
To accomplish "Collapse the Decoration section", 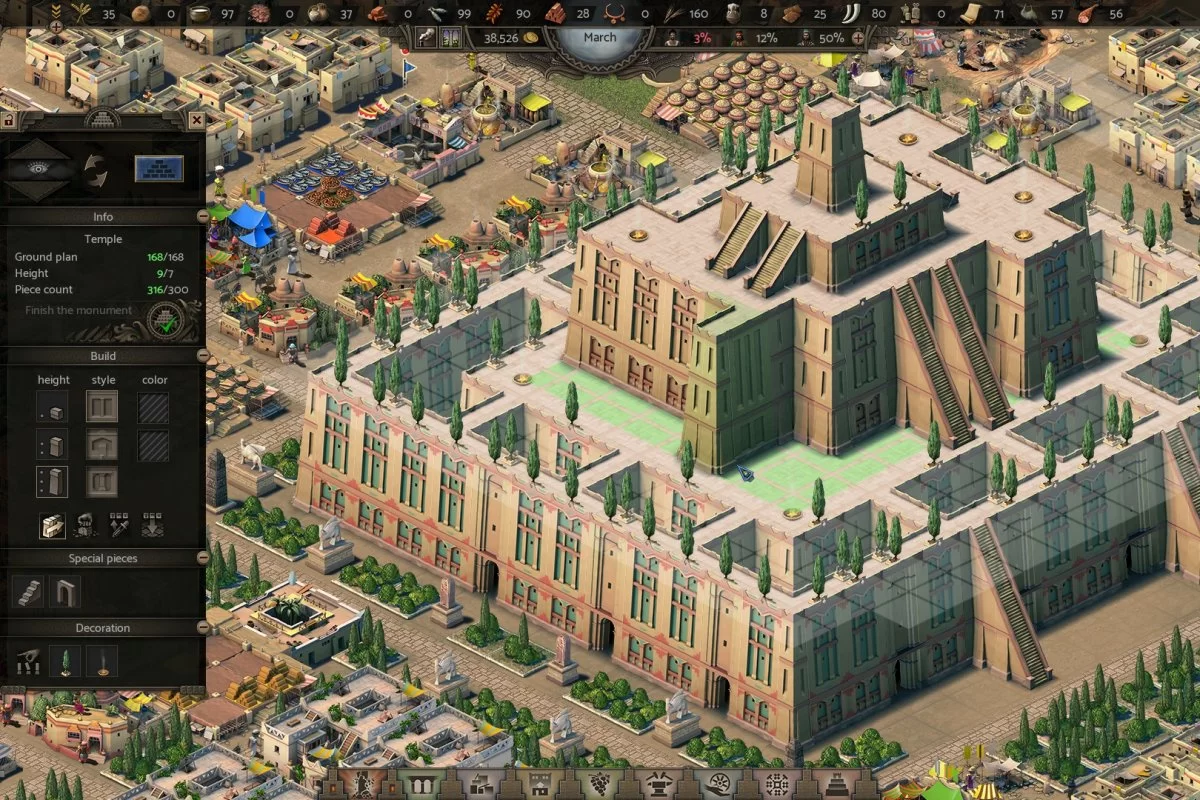I will tap(202, 628).
